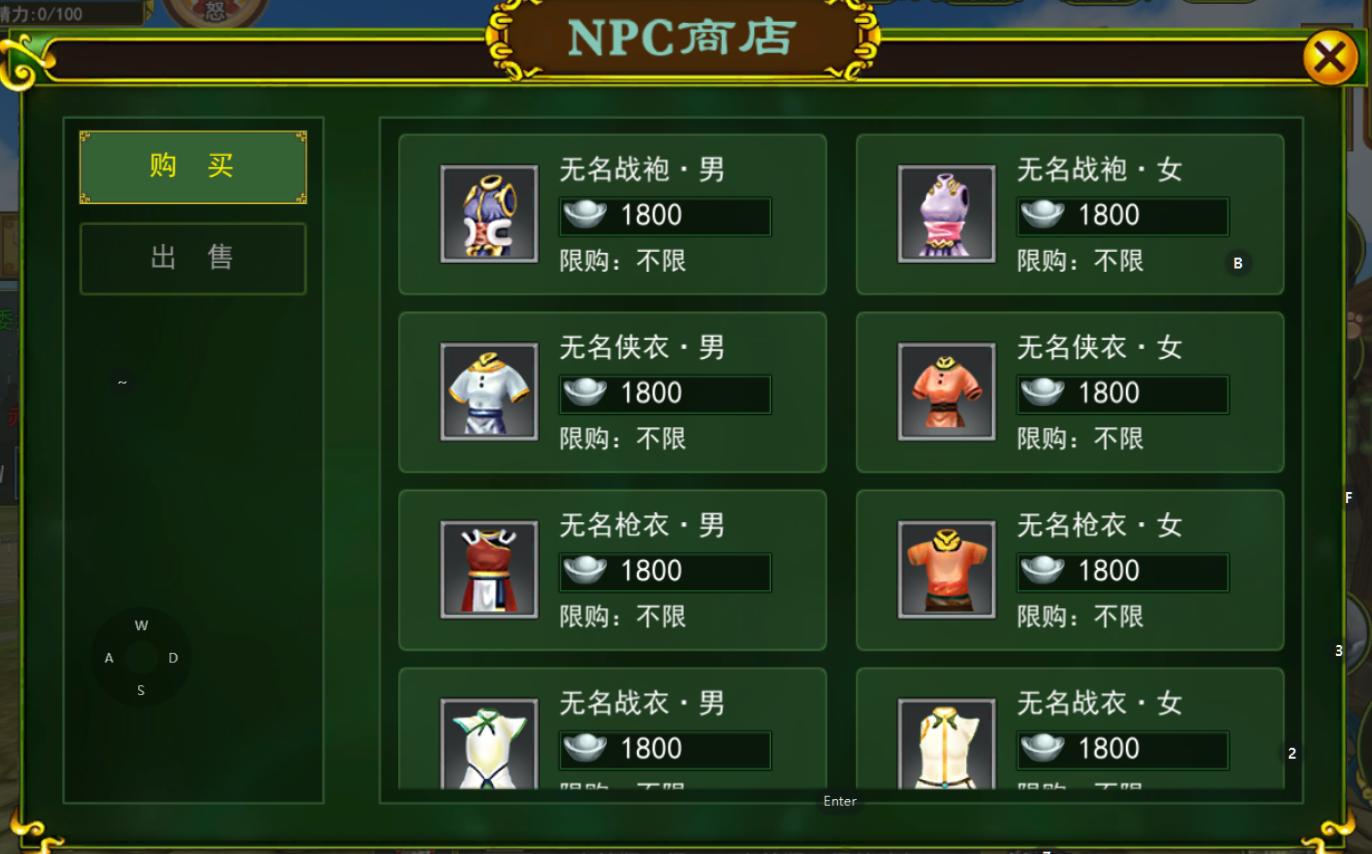Click the silver ingot icon beside 无名战袍·男 price

(x=585, y=214)
